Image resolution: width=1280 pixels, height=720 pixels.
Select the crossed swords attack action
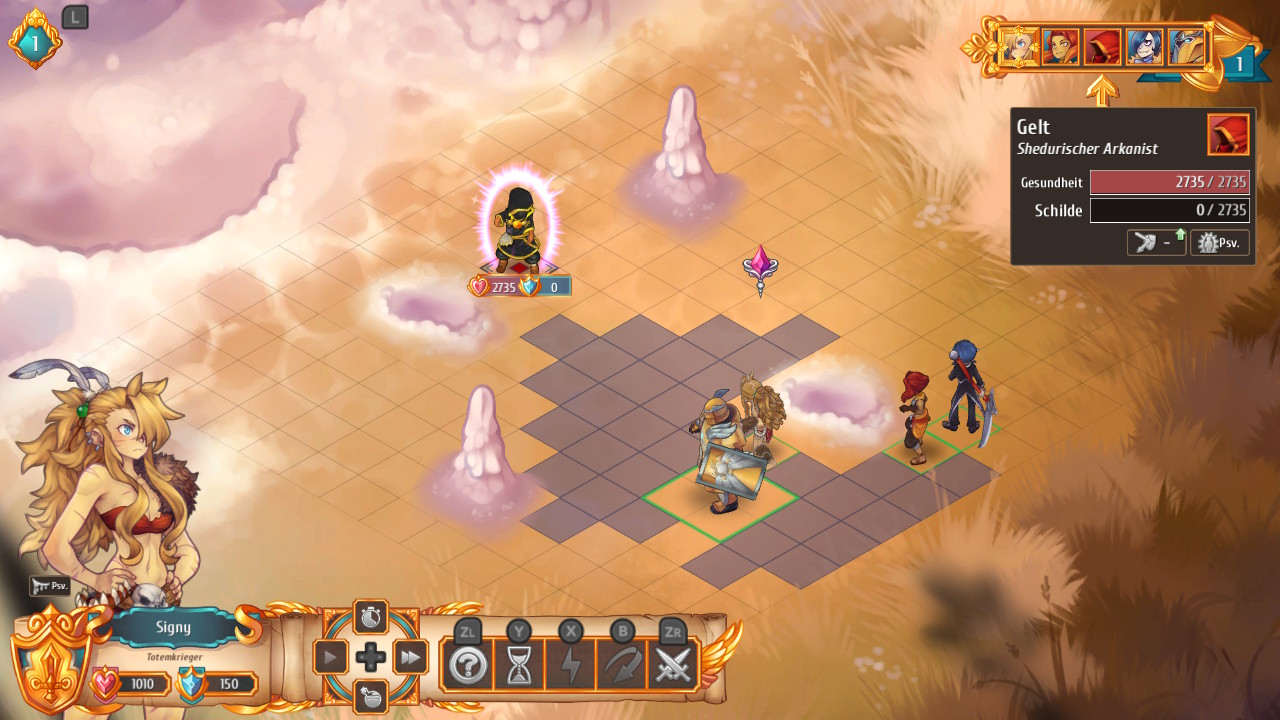673,665
